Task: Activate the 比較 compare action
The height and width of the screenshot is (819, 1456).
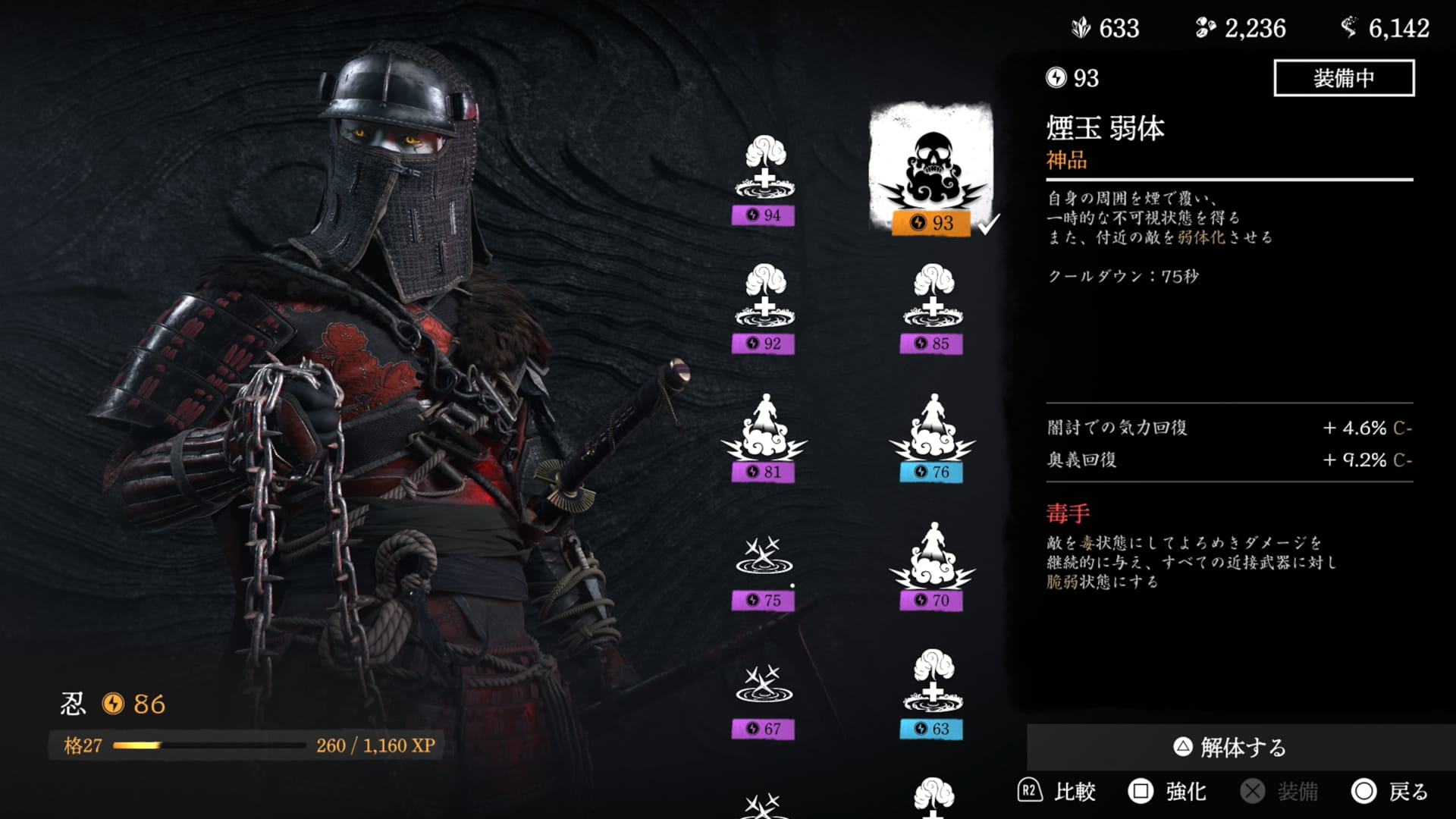Action: pyautogui.click(x=1069, y=792)
